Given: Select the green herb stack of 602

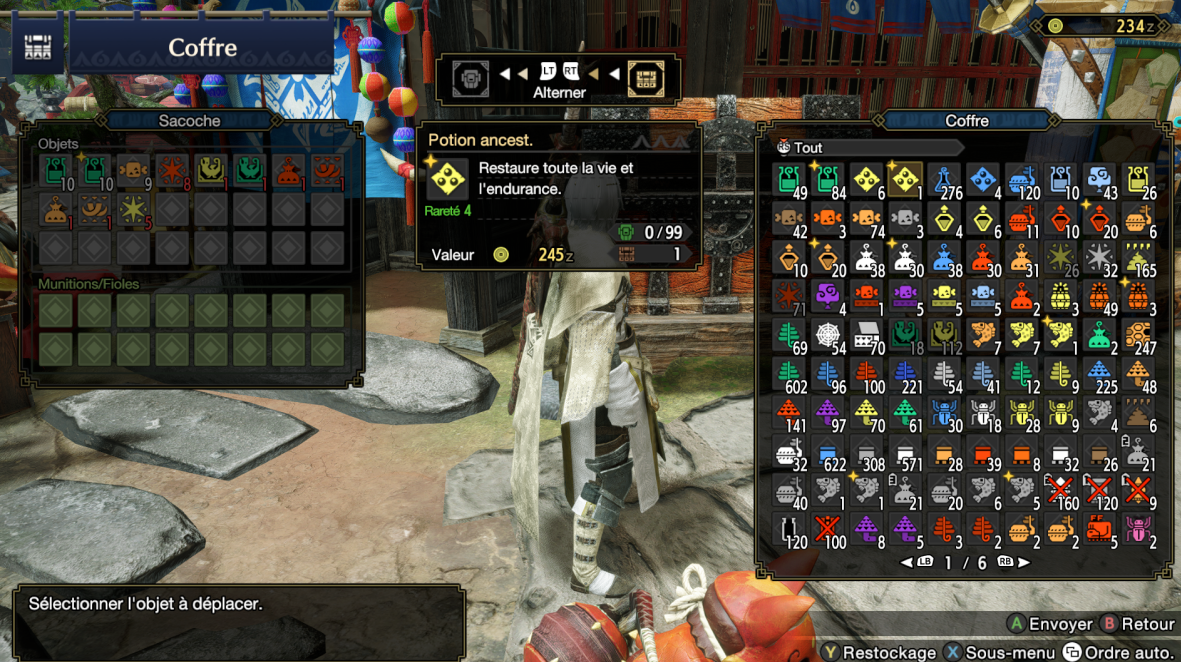Looking at the screenshot, I should (790, 374).
